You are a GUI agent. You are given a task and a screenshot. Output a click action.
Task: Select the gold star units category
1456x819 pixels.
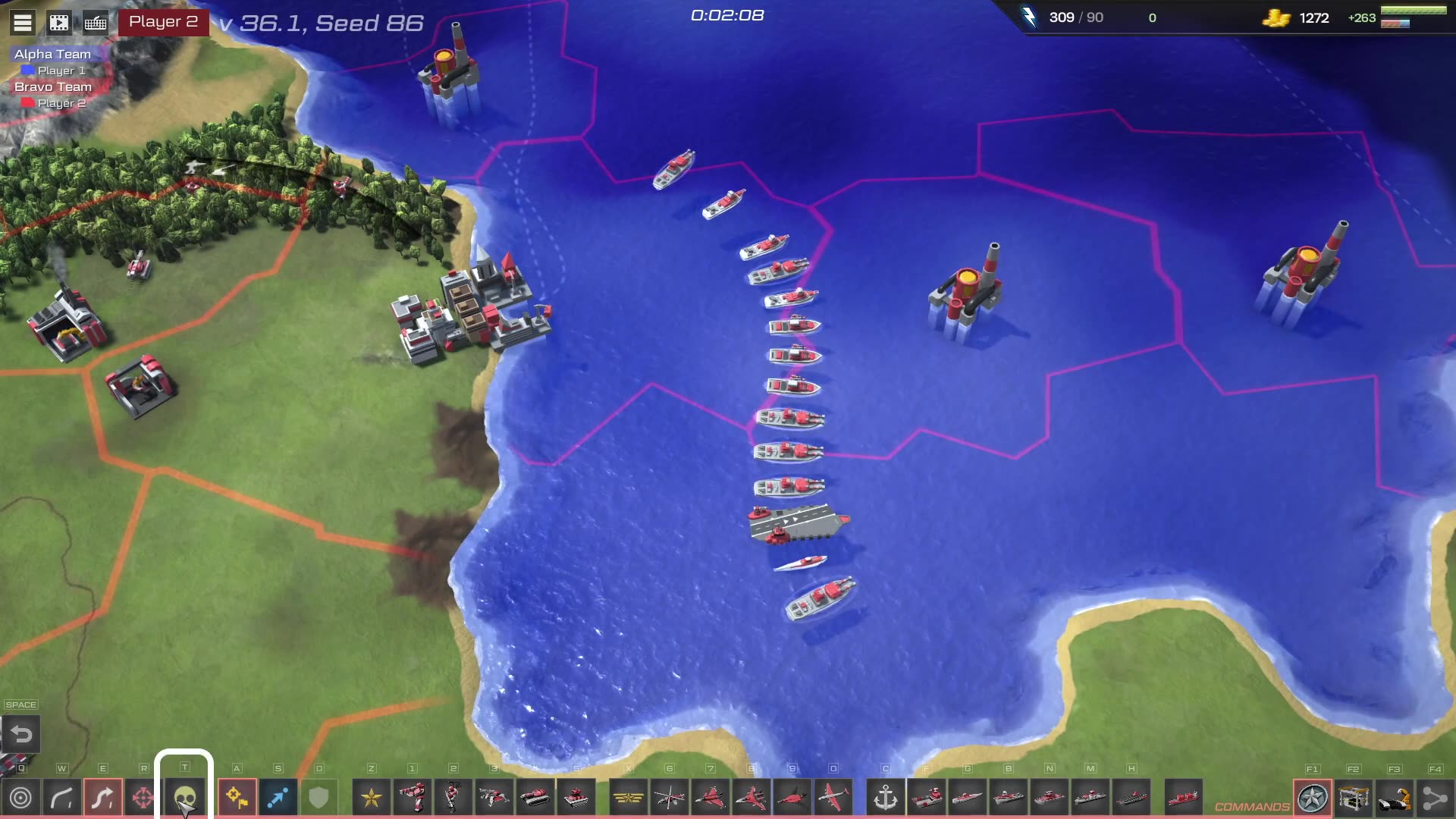point(372,798)
